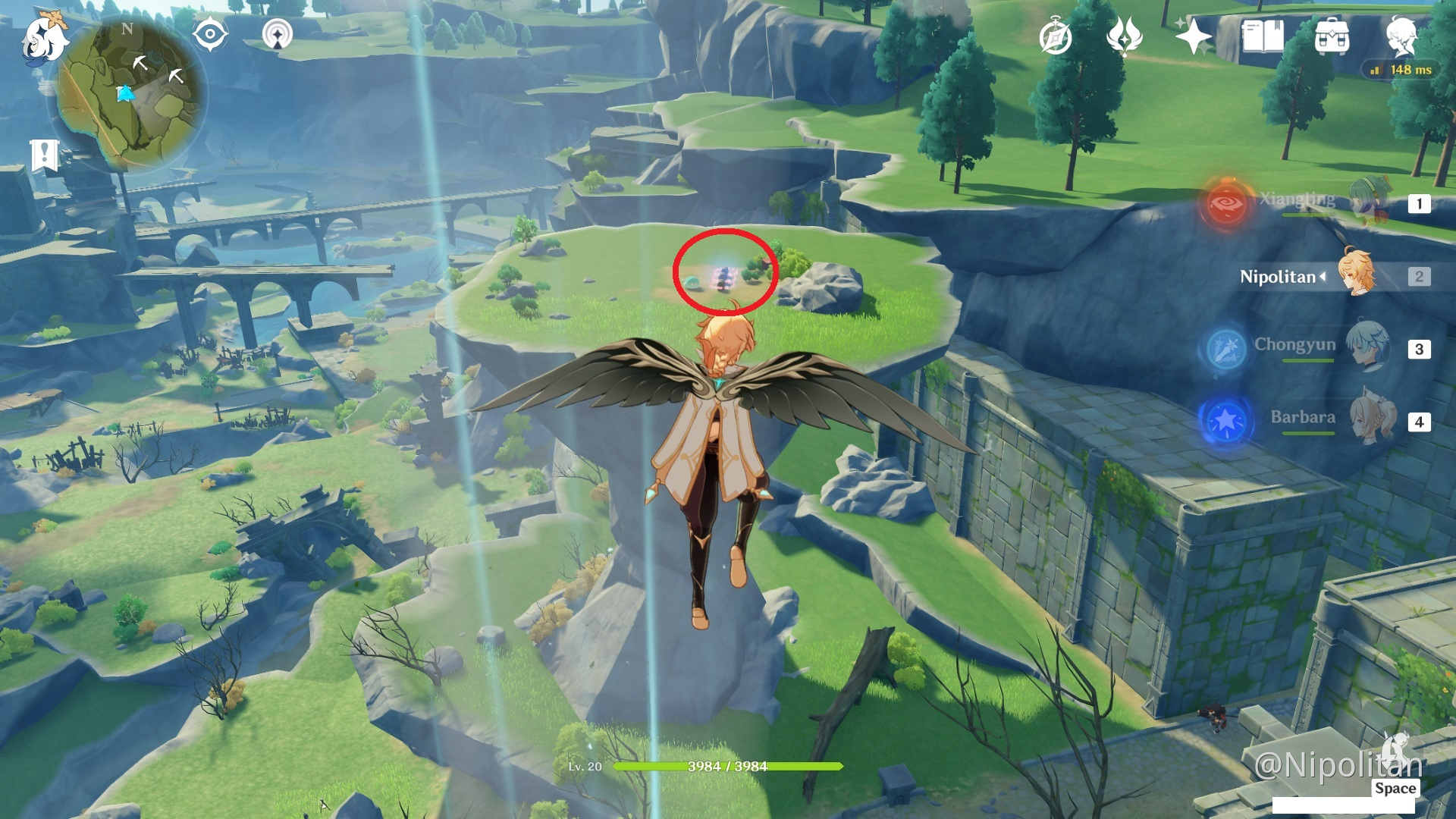Open the compass events icon
This screenshot has height=819, width=1456.
tap(1056, 37)
